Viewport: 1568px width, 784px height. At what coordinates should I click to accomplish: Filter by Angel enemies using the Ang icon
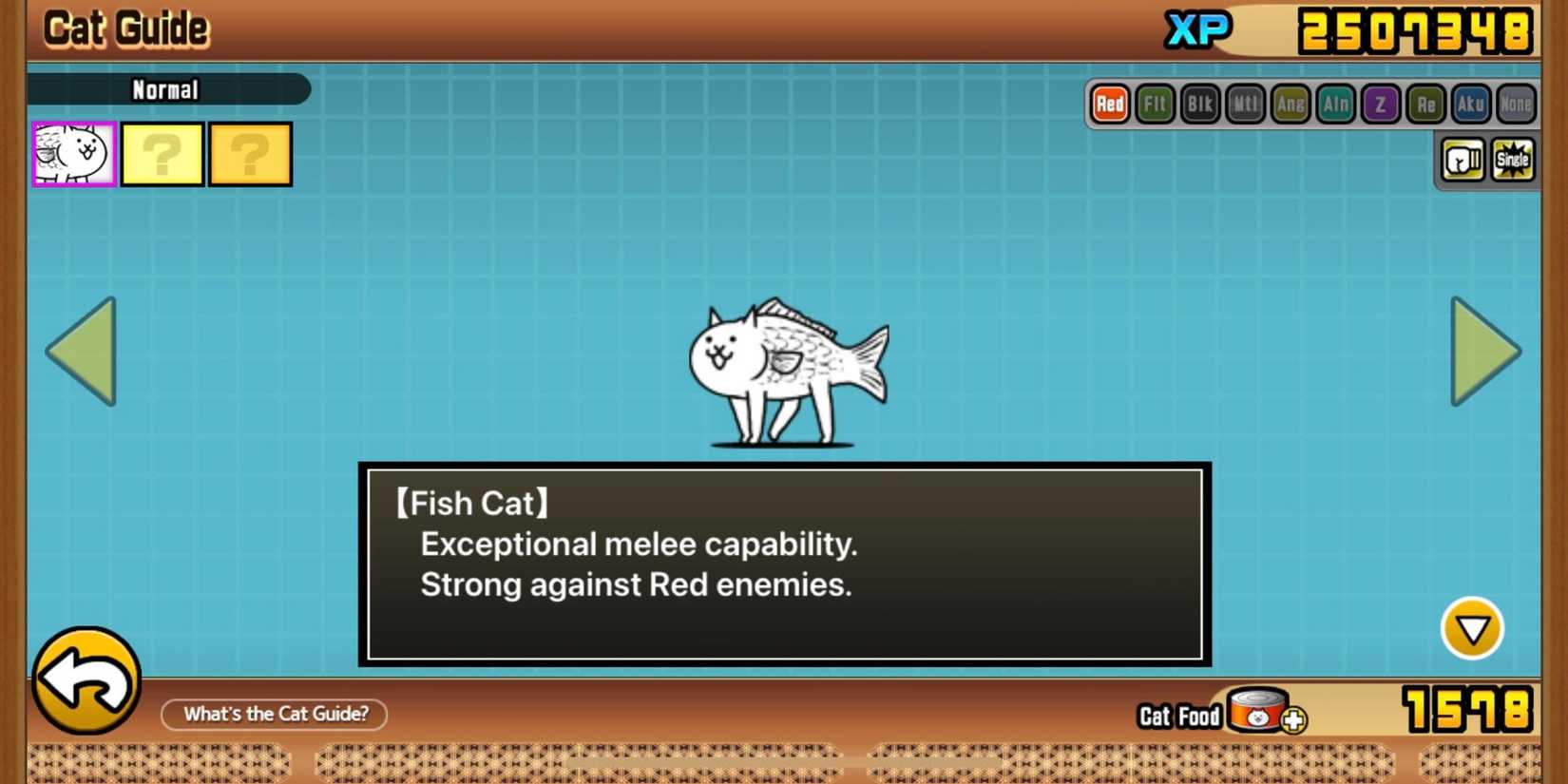click(x=1290, y=105)
